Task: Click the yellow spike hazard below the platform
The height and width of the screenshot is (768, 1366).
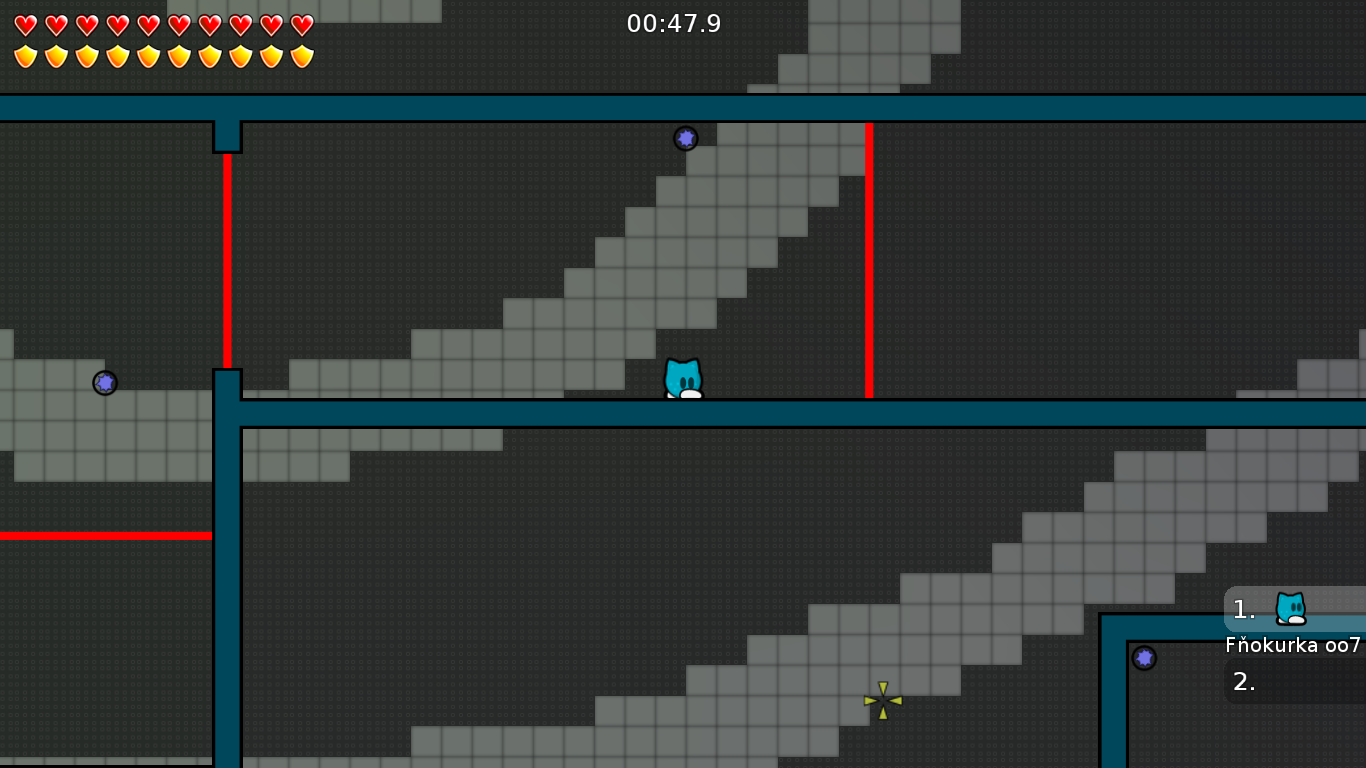Action: pyautogui.click(x=881, y=701)
